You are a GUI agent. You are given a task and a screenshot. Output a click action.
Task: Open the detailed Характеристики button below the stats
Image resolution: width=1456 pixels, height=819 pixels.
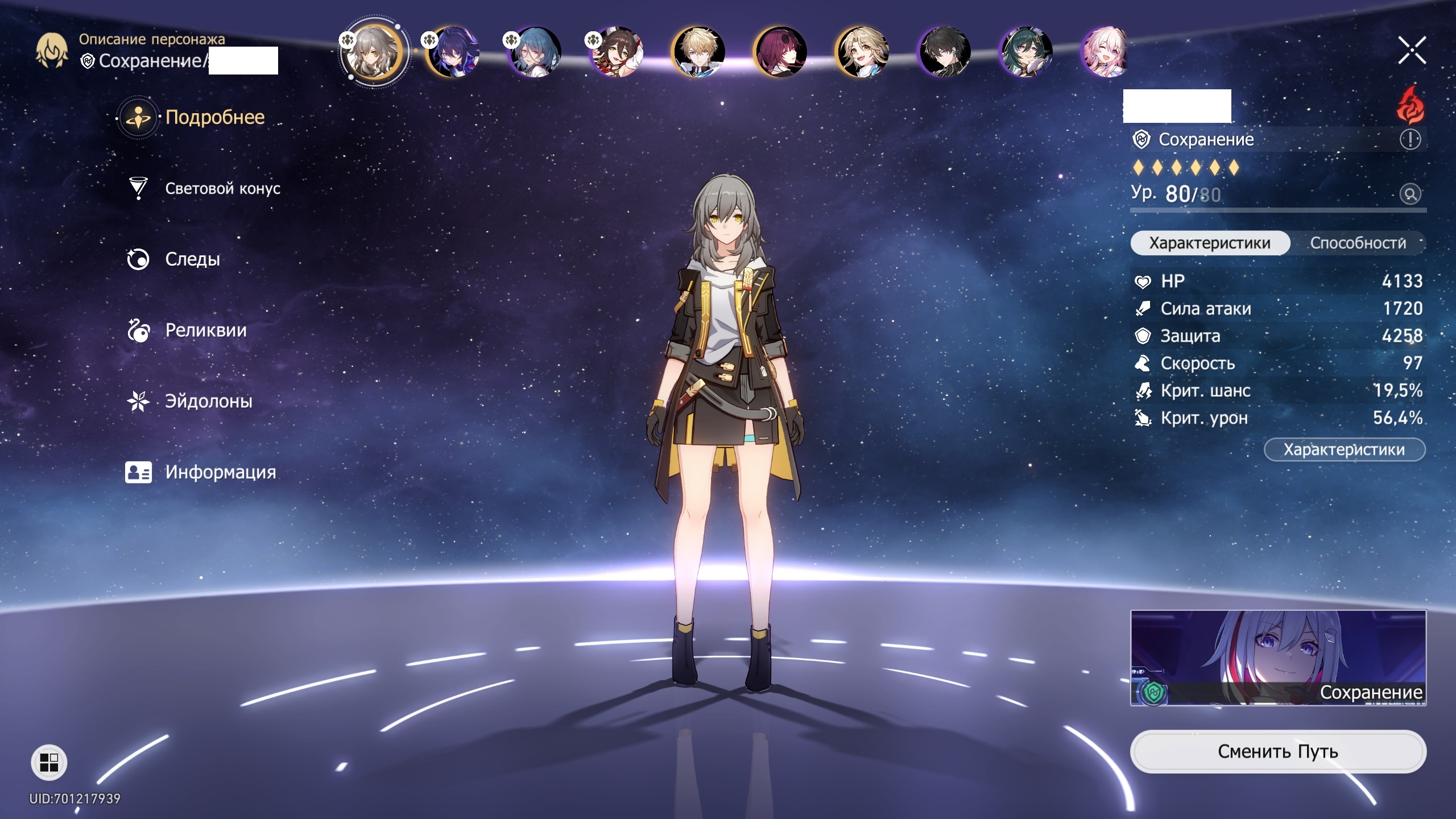1344,450
